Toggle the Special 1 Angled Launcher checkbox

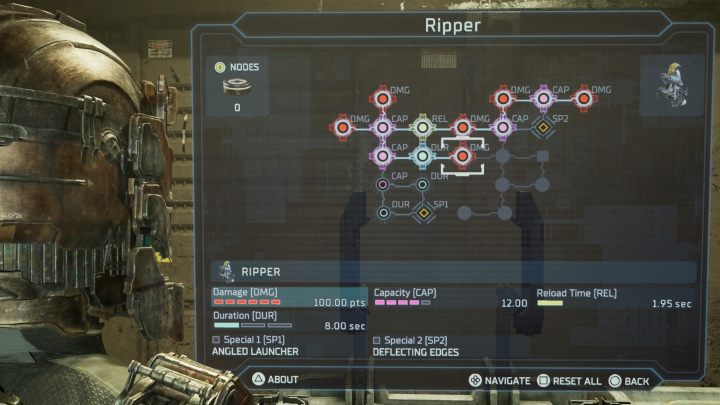216,340
